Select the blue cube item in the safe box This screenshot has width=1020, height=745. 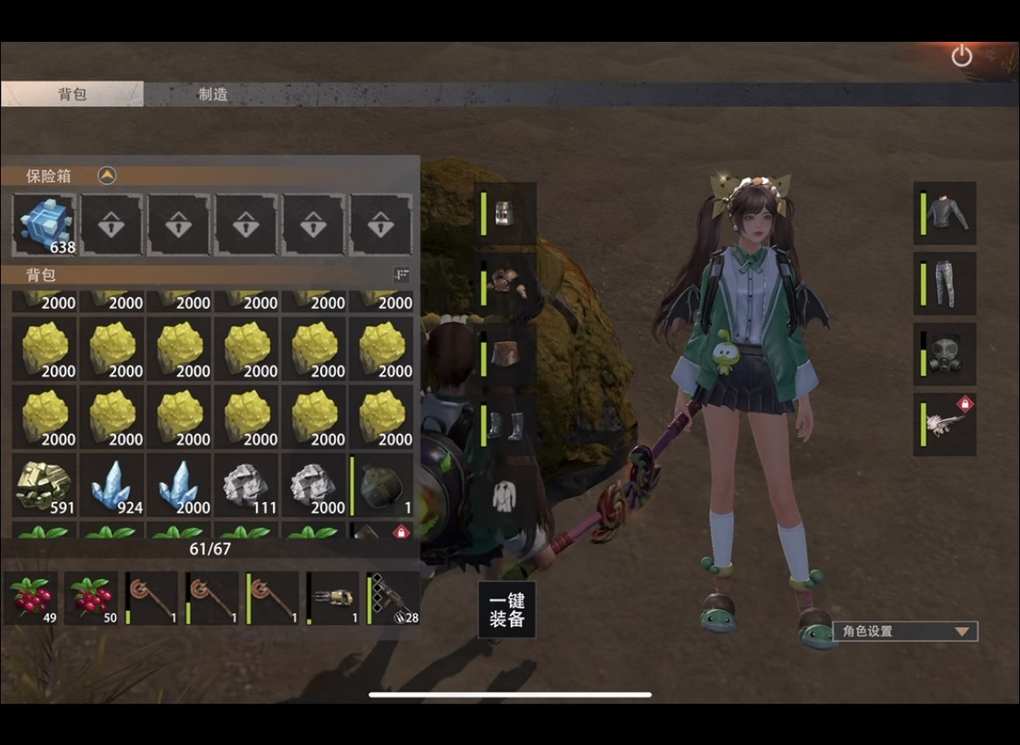tap(45, 225)
